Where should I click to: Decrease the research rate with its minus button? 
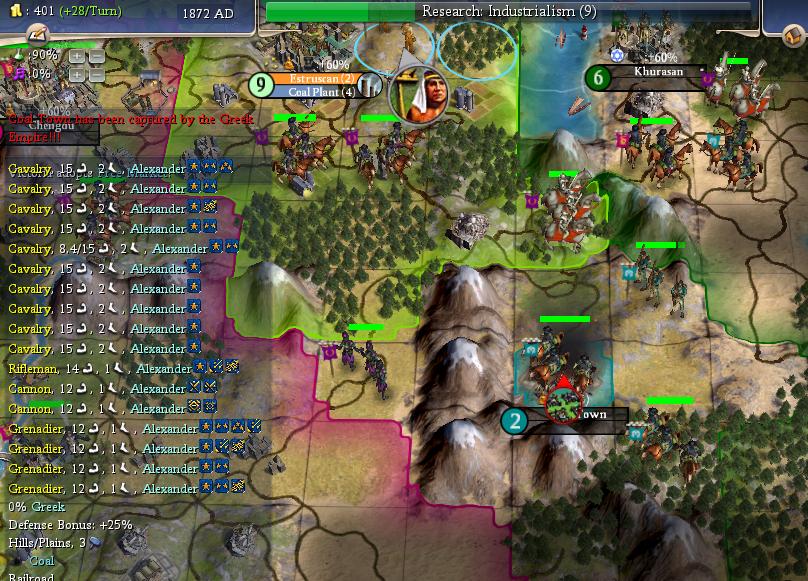pyautogui.click(x=96, y=57)
